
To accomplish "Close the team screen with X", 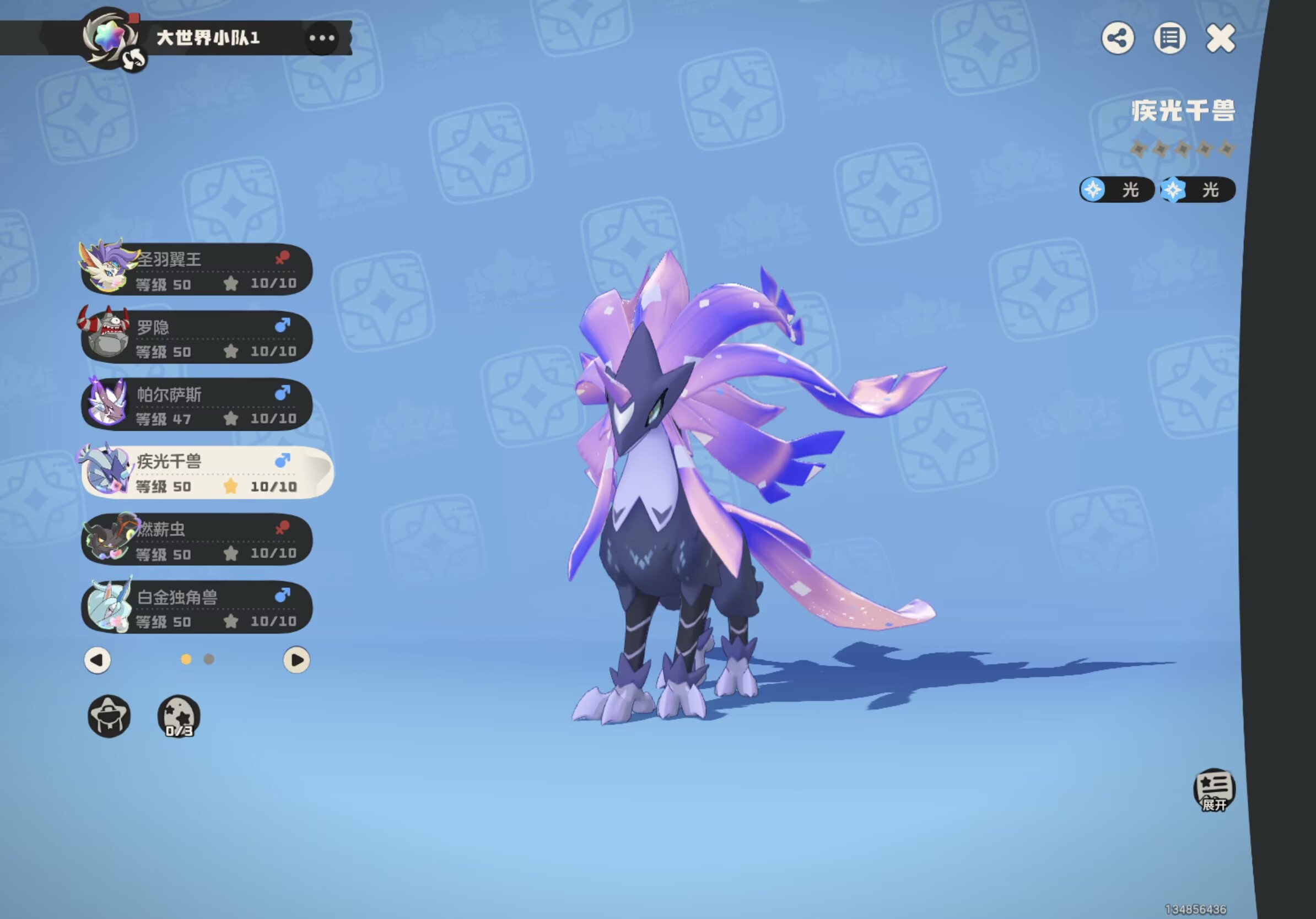I will pos(1220,39).
